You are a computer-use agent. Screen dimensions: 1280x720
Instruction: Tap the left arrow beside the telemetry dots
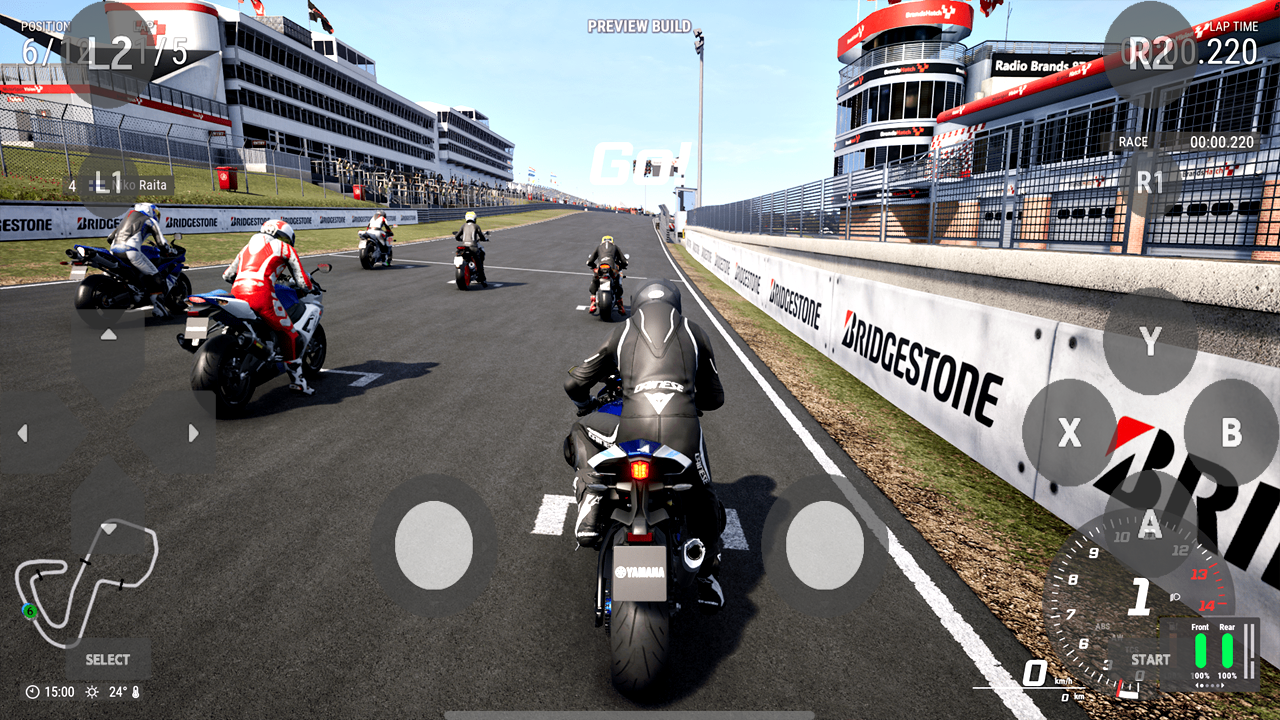1198,684
